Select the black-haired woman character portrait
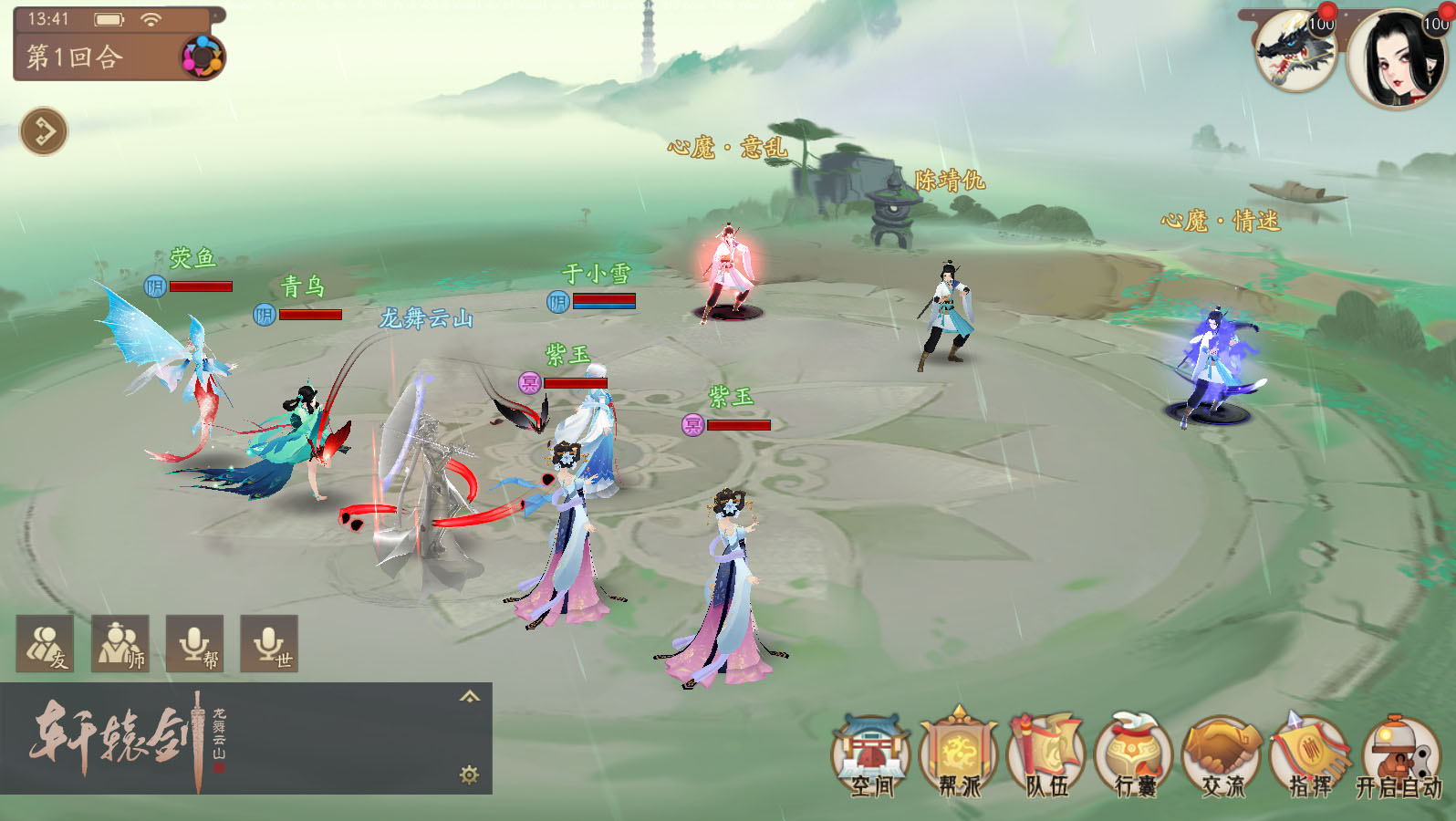Image resolution: width=1456 pixels, height=821 pixels. click(1397, 57)
